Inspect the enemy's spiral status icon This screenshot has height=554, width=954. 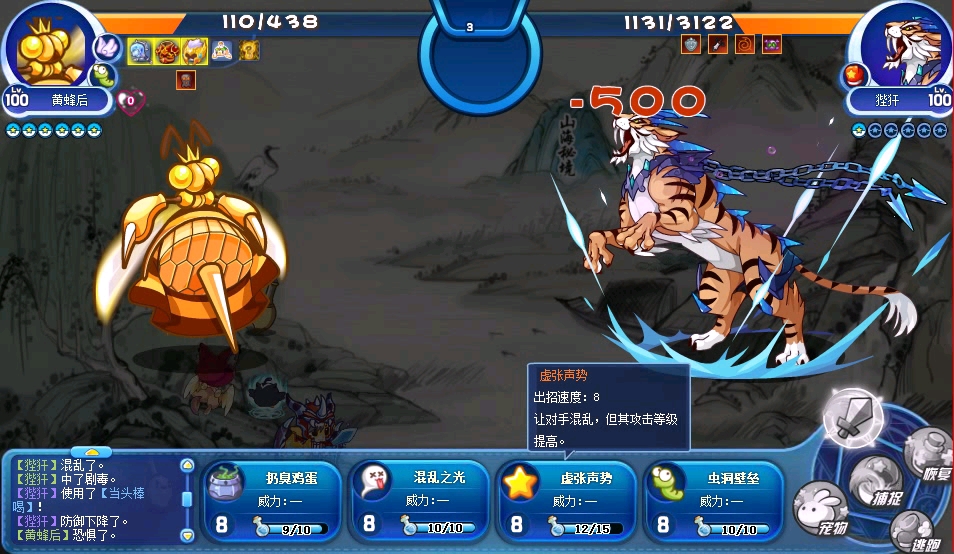744,44
